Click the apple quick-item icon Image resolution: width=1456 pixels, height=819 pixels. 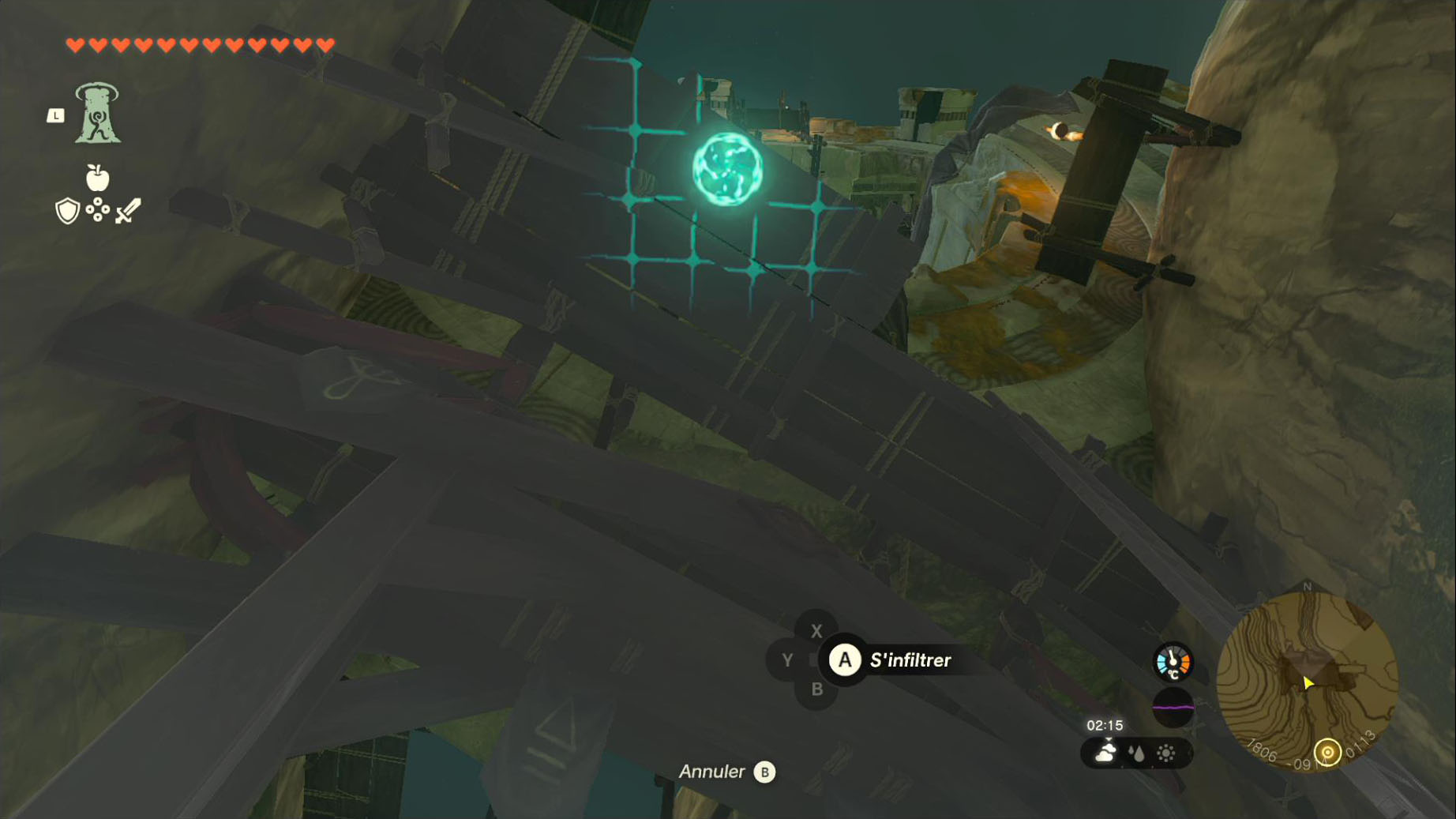tap(97, 178)
